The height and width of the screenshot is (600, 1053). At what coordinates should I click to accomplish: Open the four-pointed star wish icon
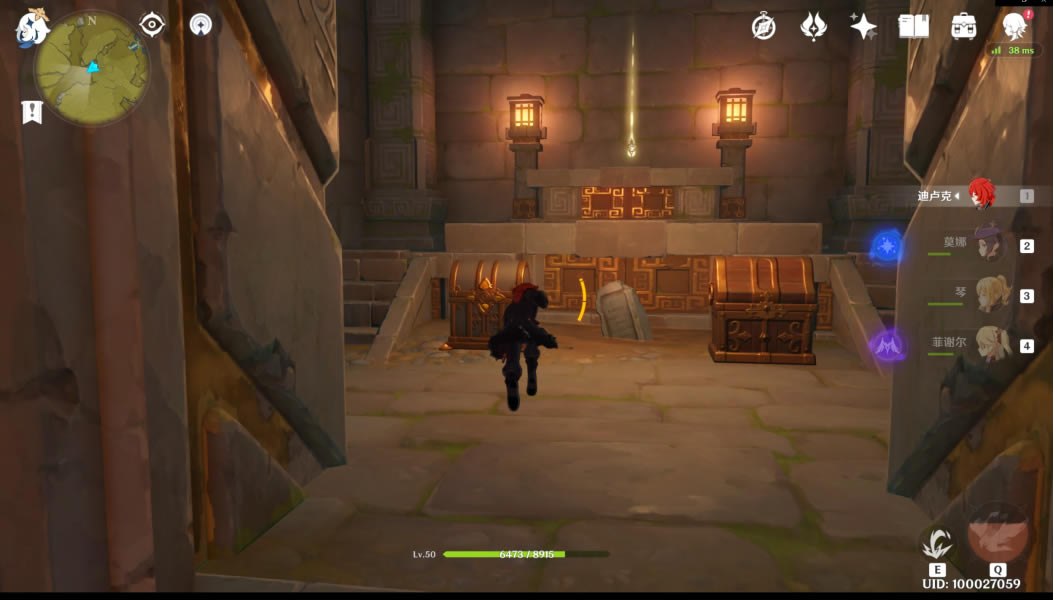863,27
